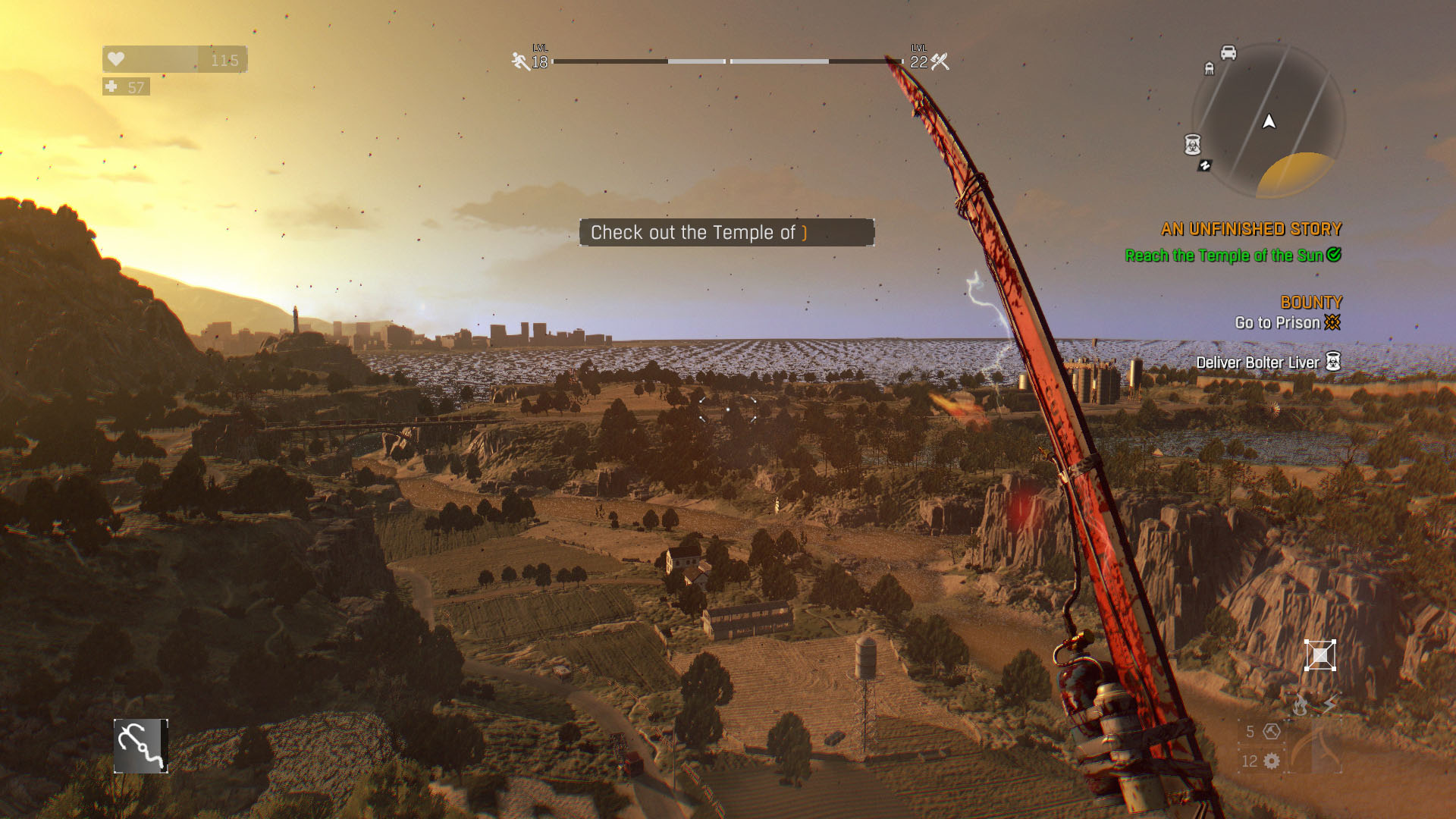The width and height of the screenshot is (1456, 819).
Task: Click the level 22 crossed-tools icon
Action: coord(940,61)
